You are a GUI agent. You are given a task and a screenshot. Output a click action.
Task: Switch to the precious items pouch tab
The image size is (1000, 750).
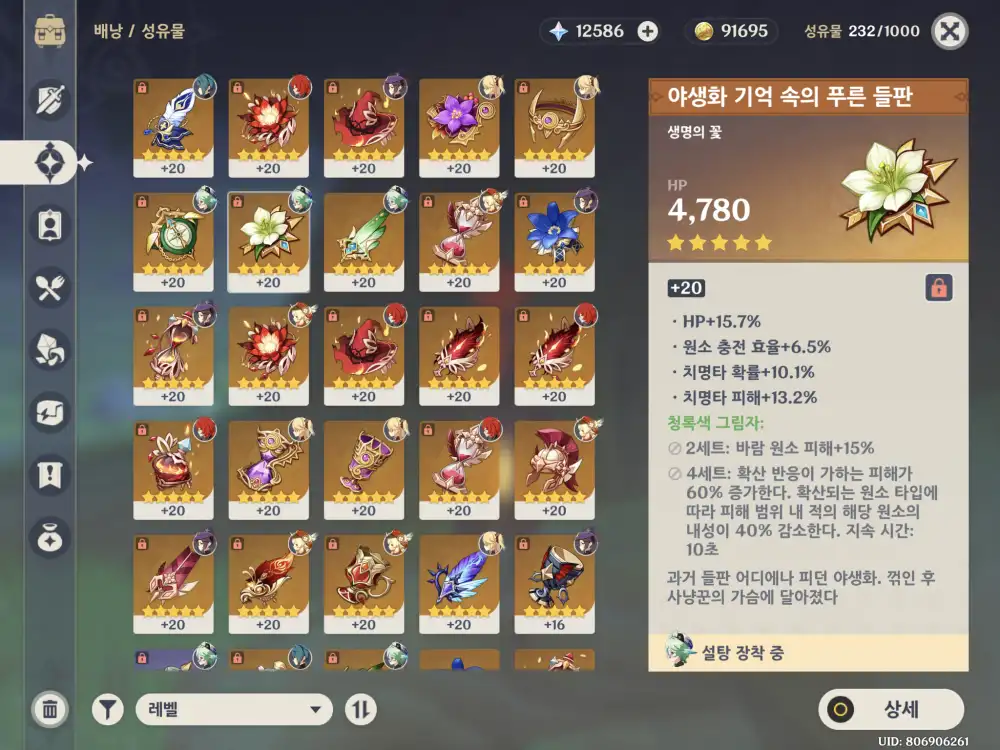pos(50,537)
